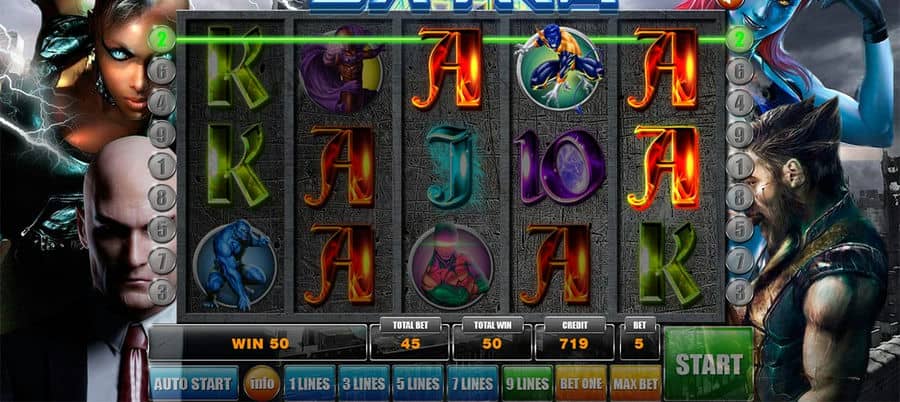Open the round info button
The height and width of the screenshot is (402, 900).
[x=263, y=383]
